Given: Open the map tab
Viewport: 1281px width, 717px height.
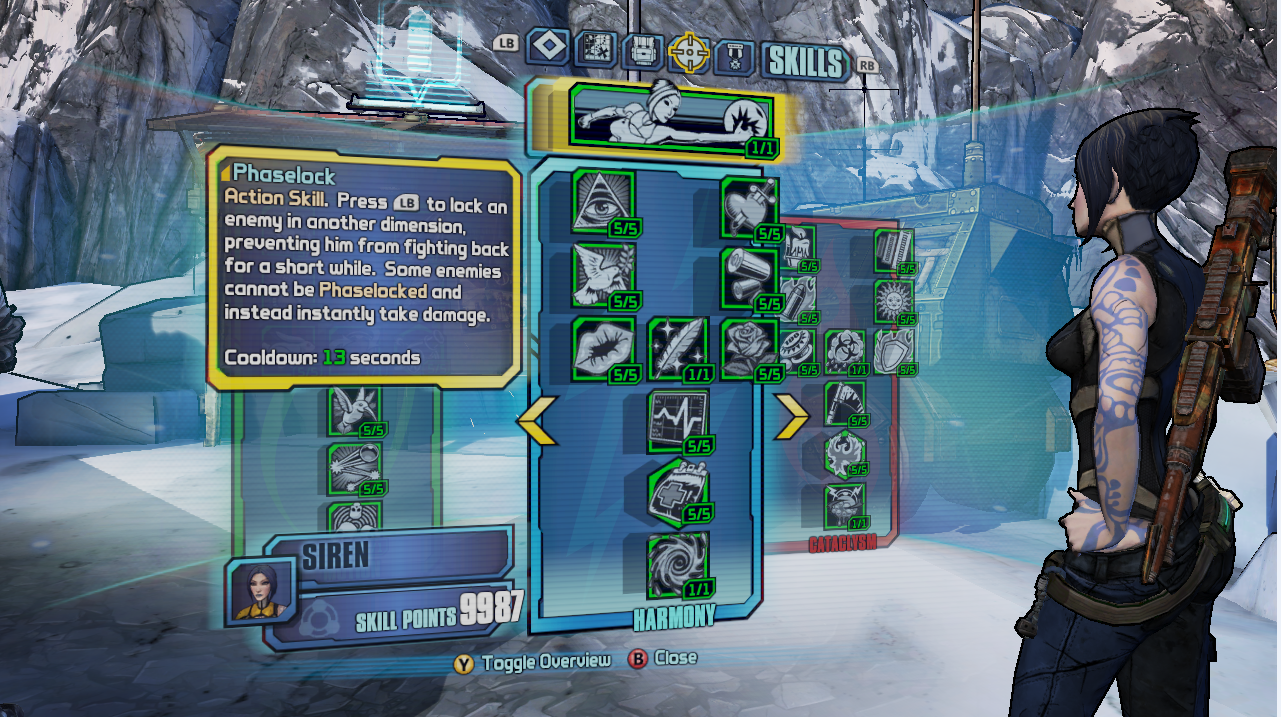Looking at the screenshot, I should [595, 50].
